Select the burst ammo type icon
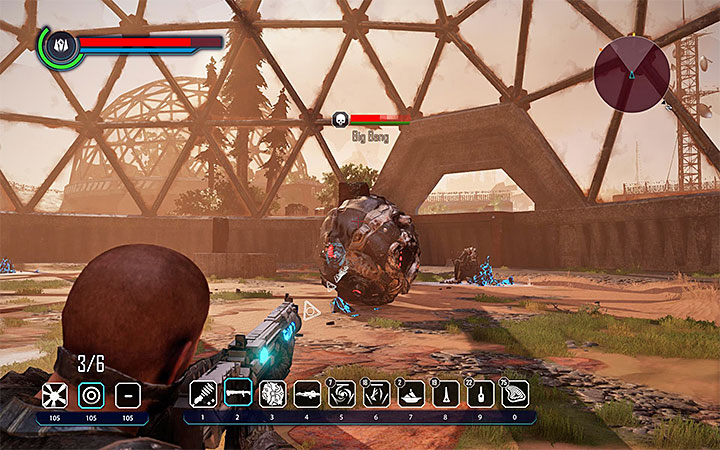Viewport: 720px width, 450px height. click(56, 395)
